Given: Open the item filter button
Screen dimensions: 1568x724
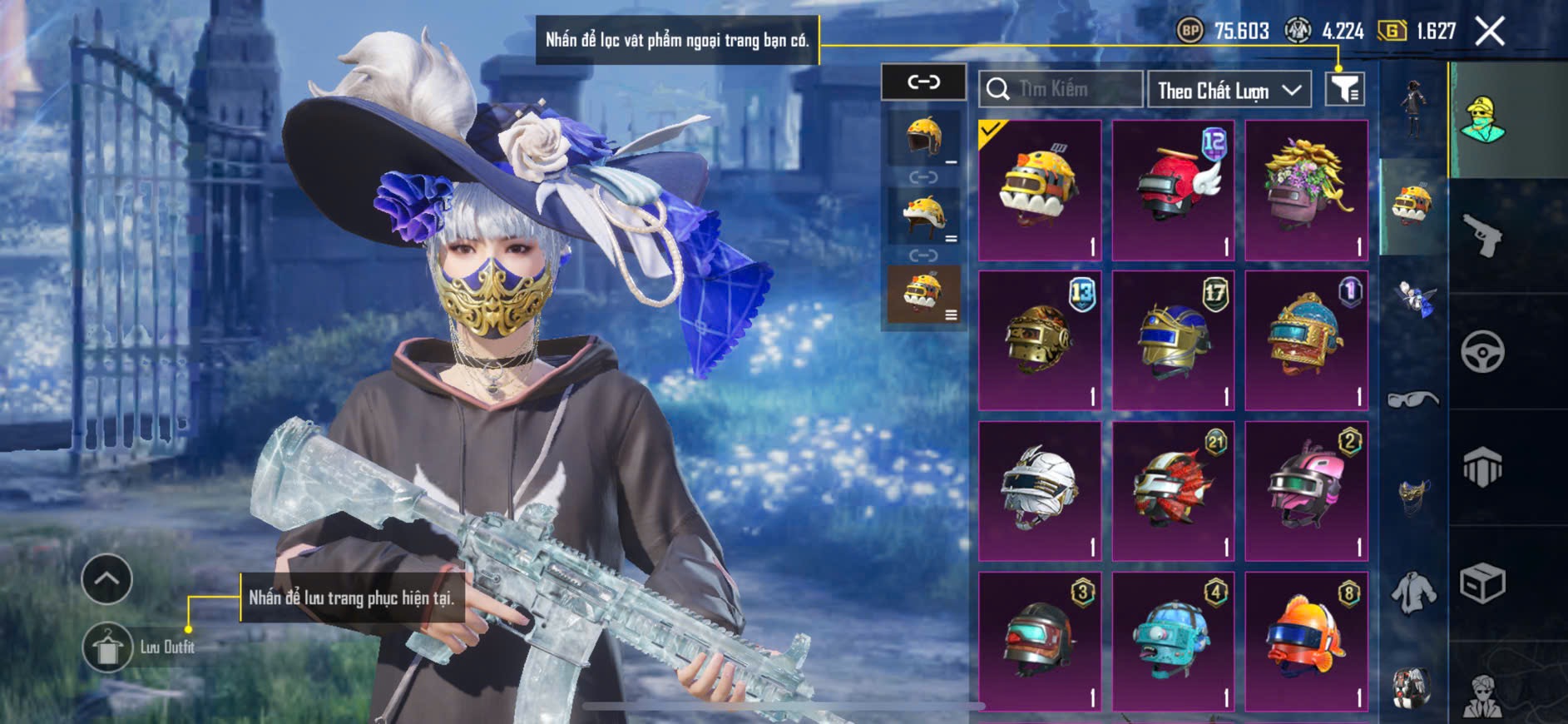Looking at the screenshot, I should click(1344, 89).
